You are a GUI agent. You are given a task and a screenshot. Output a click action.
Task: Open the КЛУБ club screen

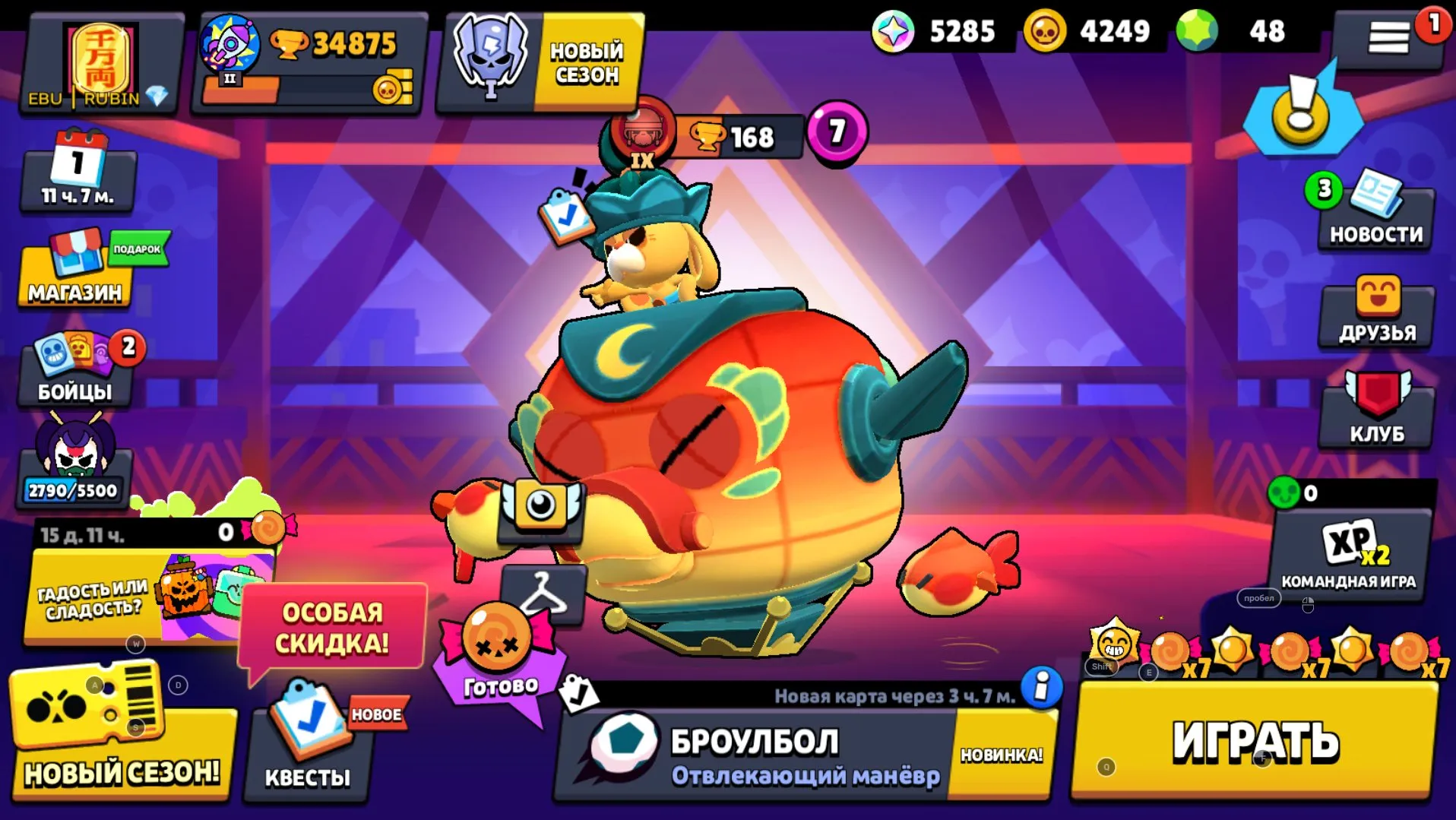click(x=1375, y=414)
